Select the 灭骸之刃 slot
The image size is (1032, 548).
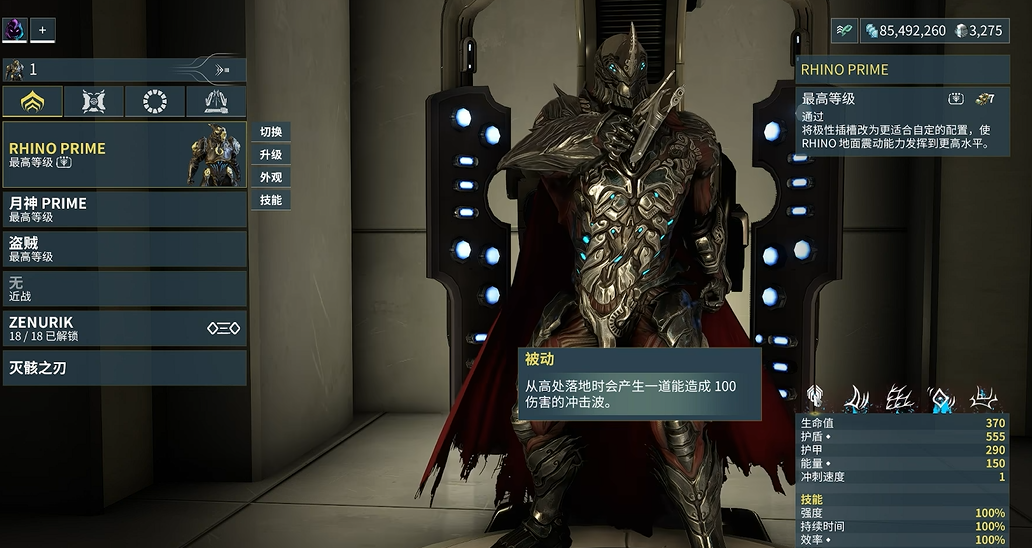pos(124,368)
